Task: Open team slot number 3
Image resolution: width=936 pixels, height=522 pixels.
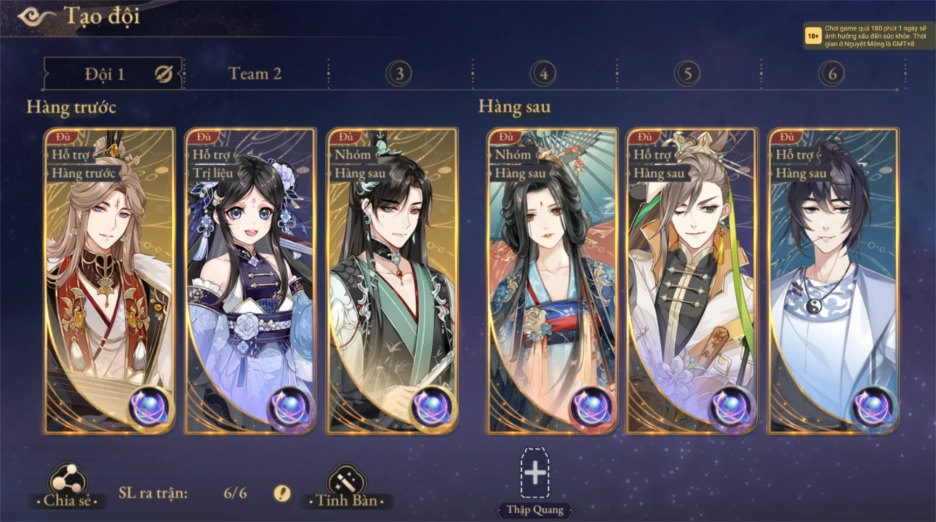Action: [x=398, y=73]
